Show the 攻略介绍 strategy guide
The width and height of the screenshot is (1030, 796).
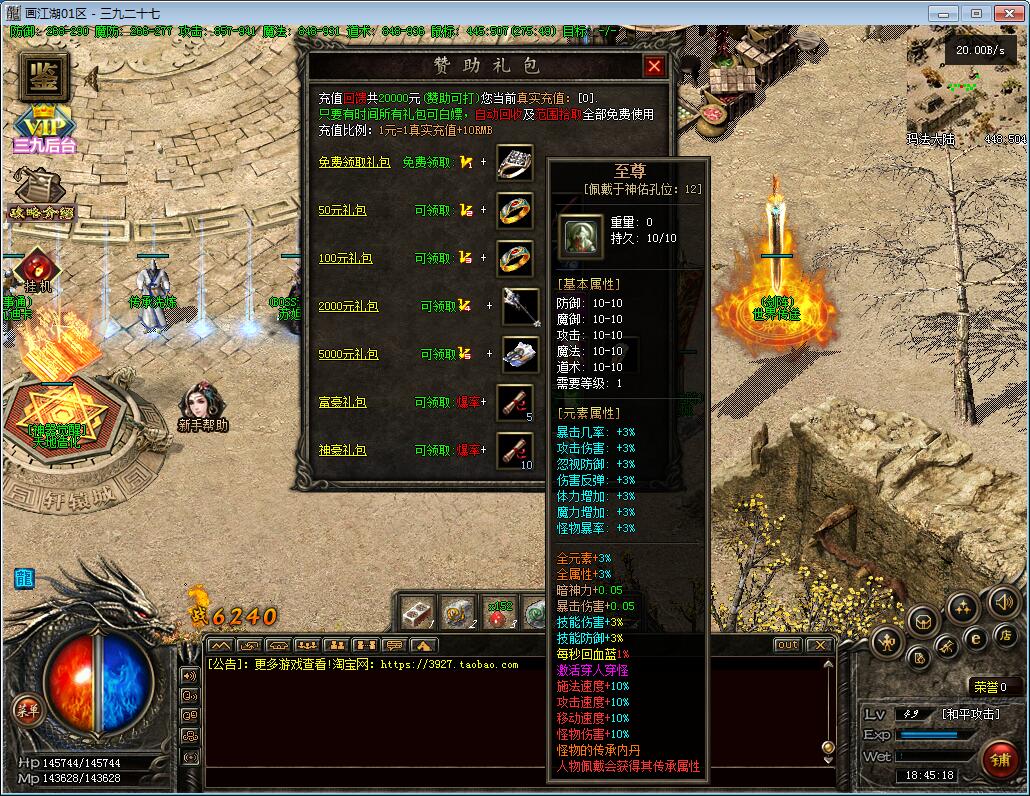coord(40,197)
